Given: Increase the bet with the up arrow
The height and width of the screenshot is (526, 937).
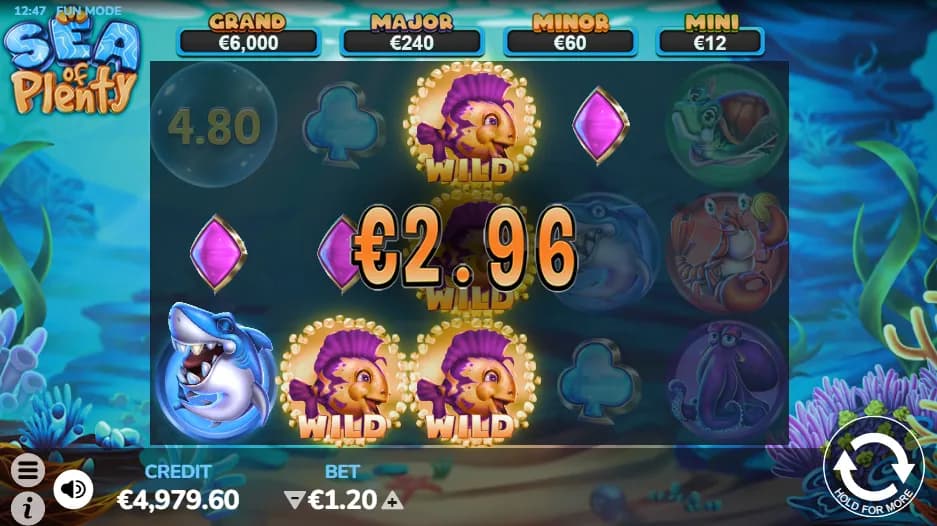Looking at the screenshot, I should (394, 499).
